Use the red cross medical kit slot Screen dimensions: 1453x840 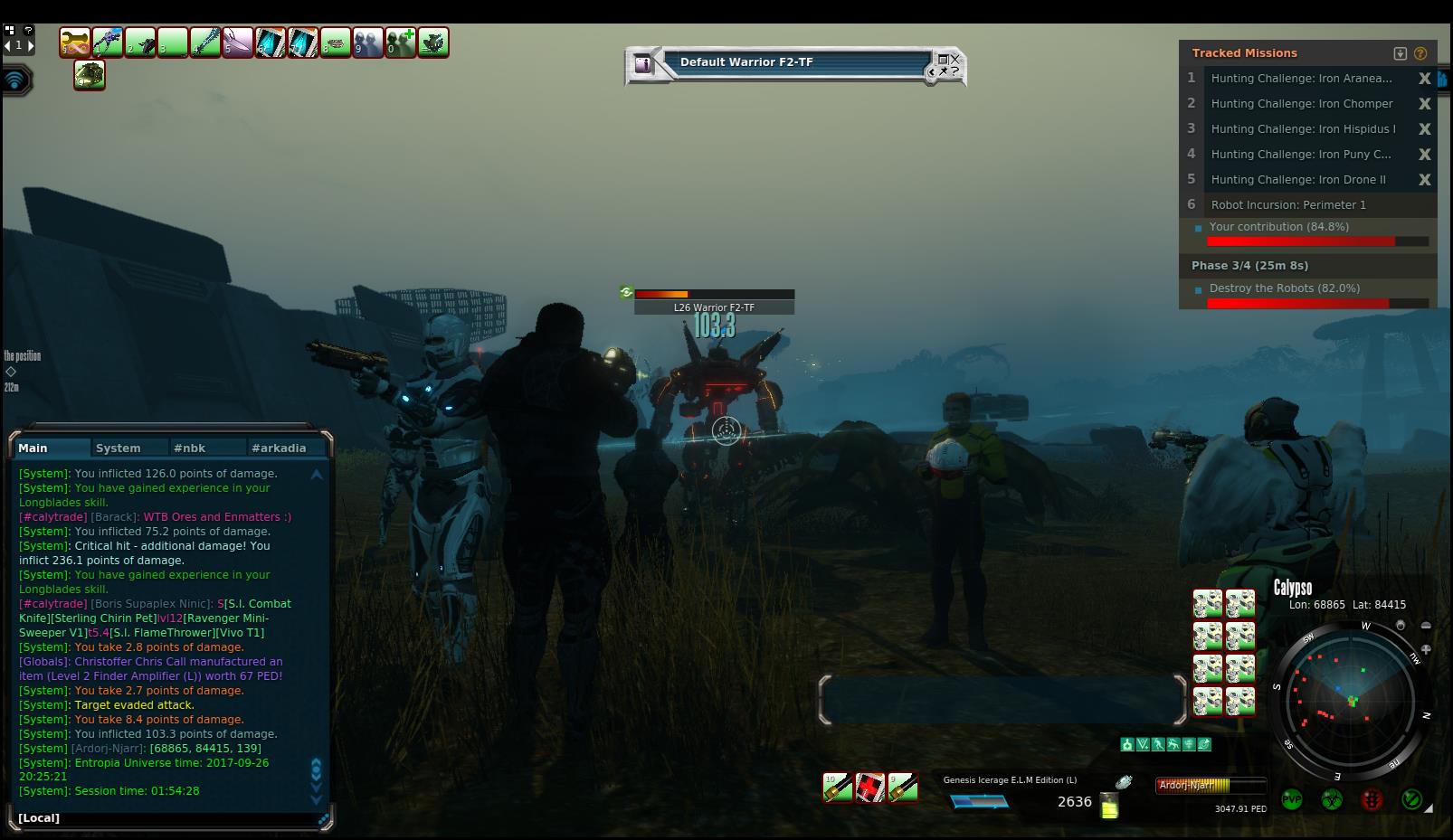(870, 788)
